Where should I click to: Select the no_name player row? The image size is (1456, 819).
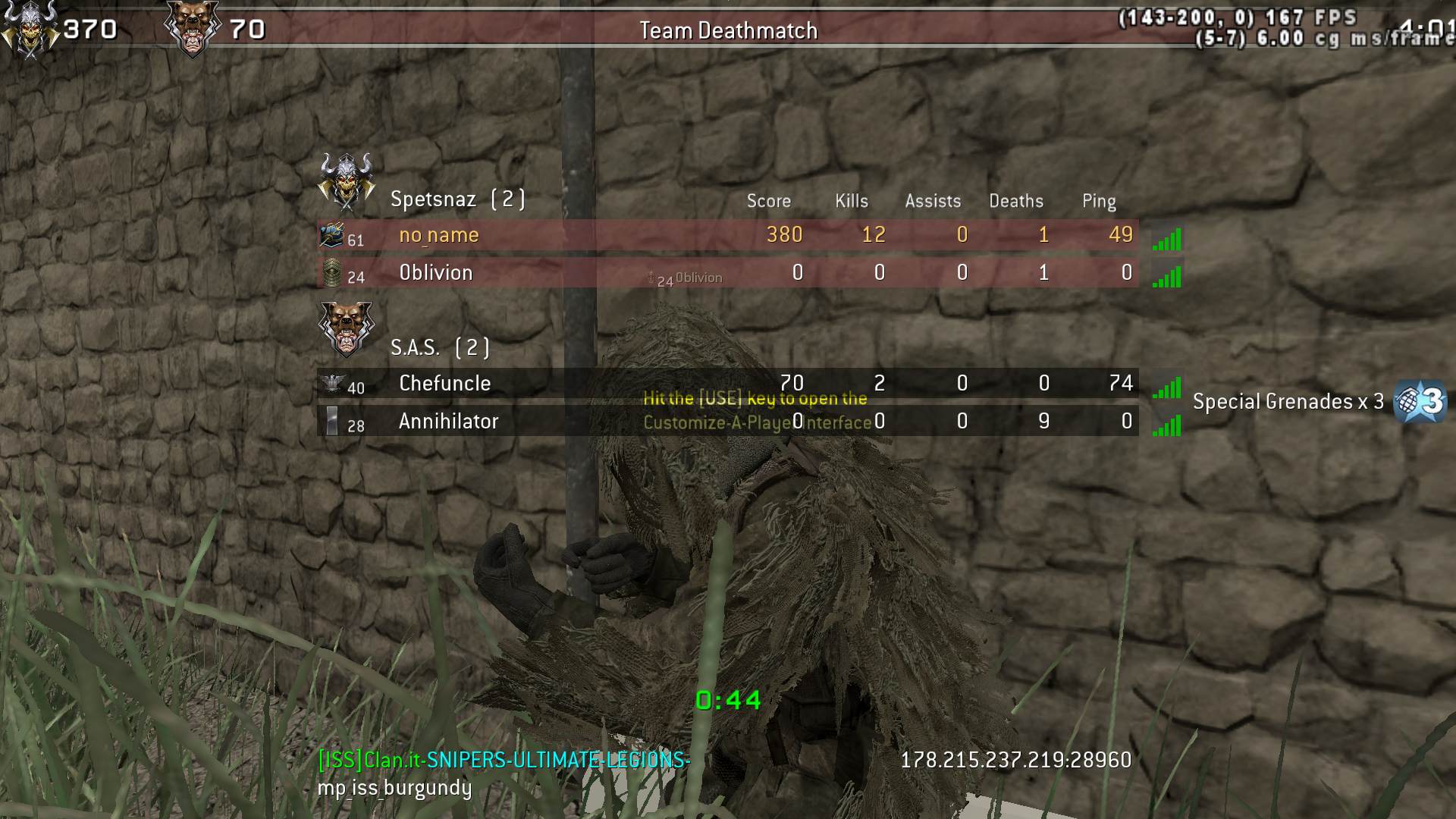(x=726, y=235)
